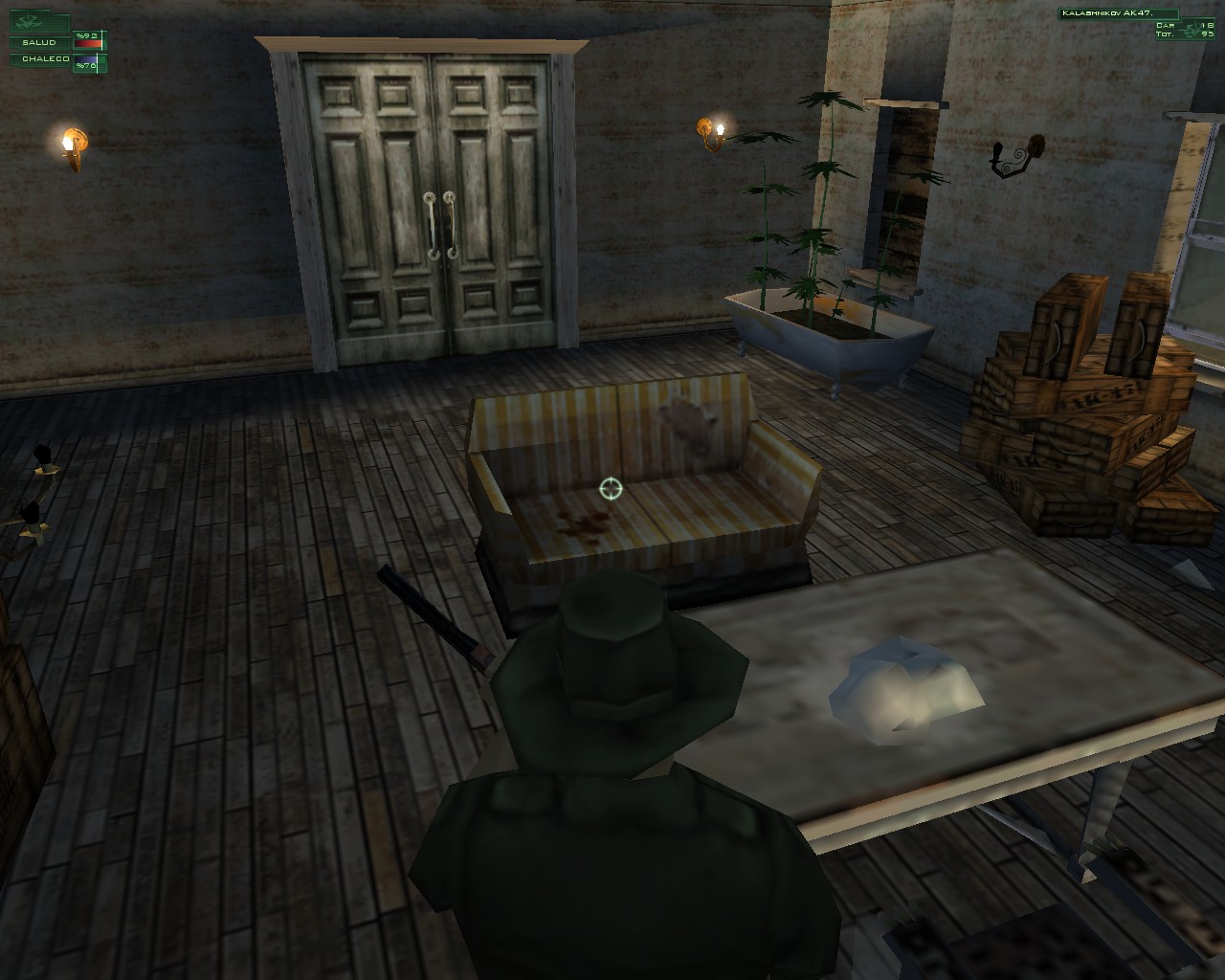This screenshot has width=1225, height=980.
Task: Select the SALUD health indicator
Action: click(38, 43)
